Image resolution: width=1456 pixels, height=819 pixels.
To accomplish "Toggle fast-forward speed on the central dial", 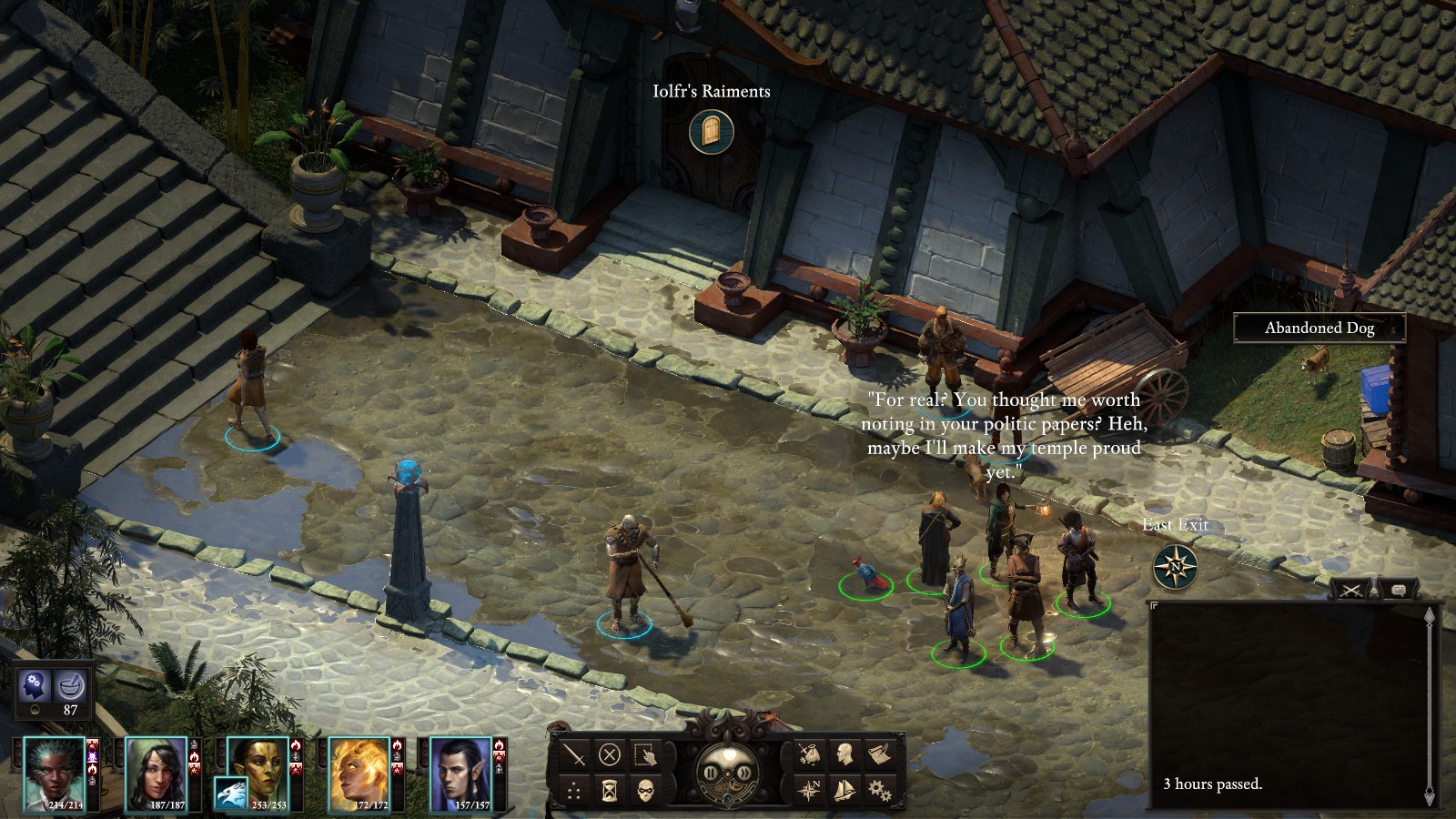I will (x=744, y=773).
